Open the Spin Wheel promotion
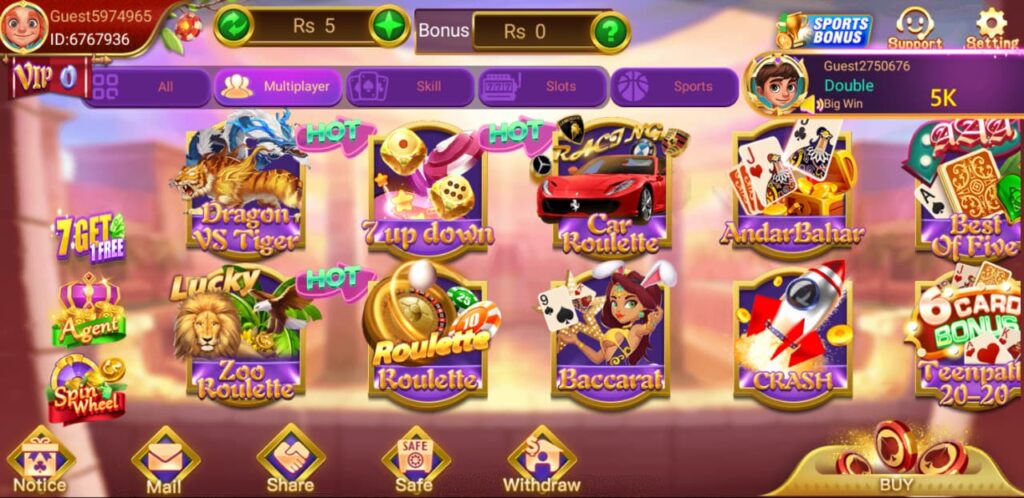The height and width of the screenshot is (498, 1024). tap(87, 388)
